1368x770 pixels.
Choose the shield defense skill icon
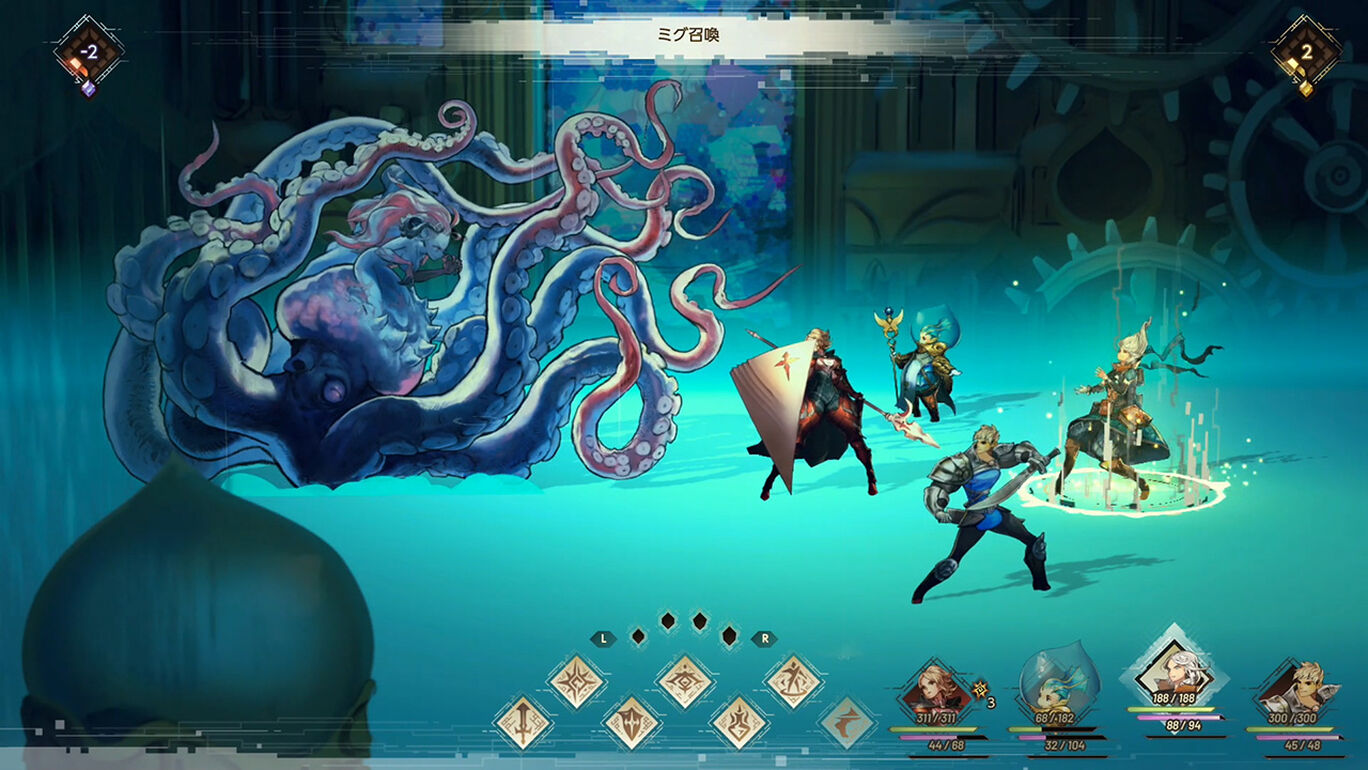click(631, 723)
